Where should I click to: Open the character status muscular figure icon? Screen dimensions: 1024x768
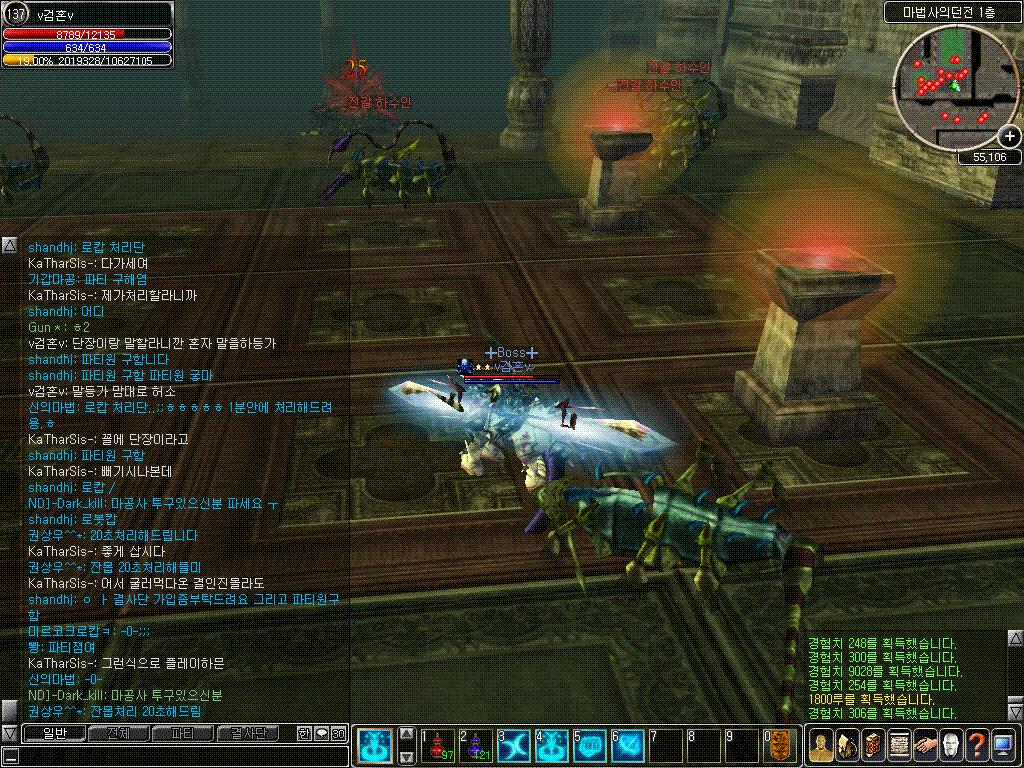[x=821, y=746]
